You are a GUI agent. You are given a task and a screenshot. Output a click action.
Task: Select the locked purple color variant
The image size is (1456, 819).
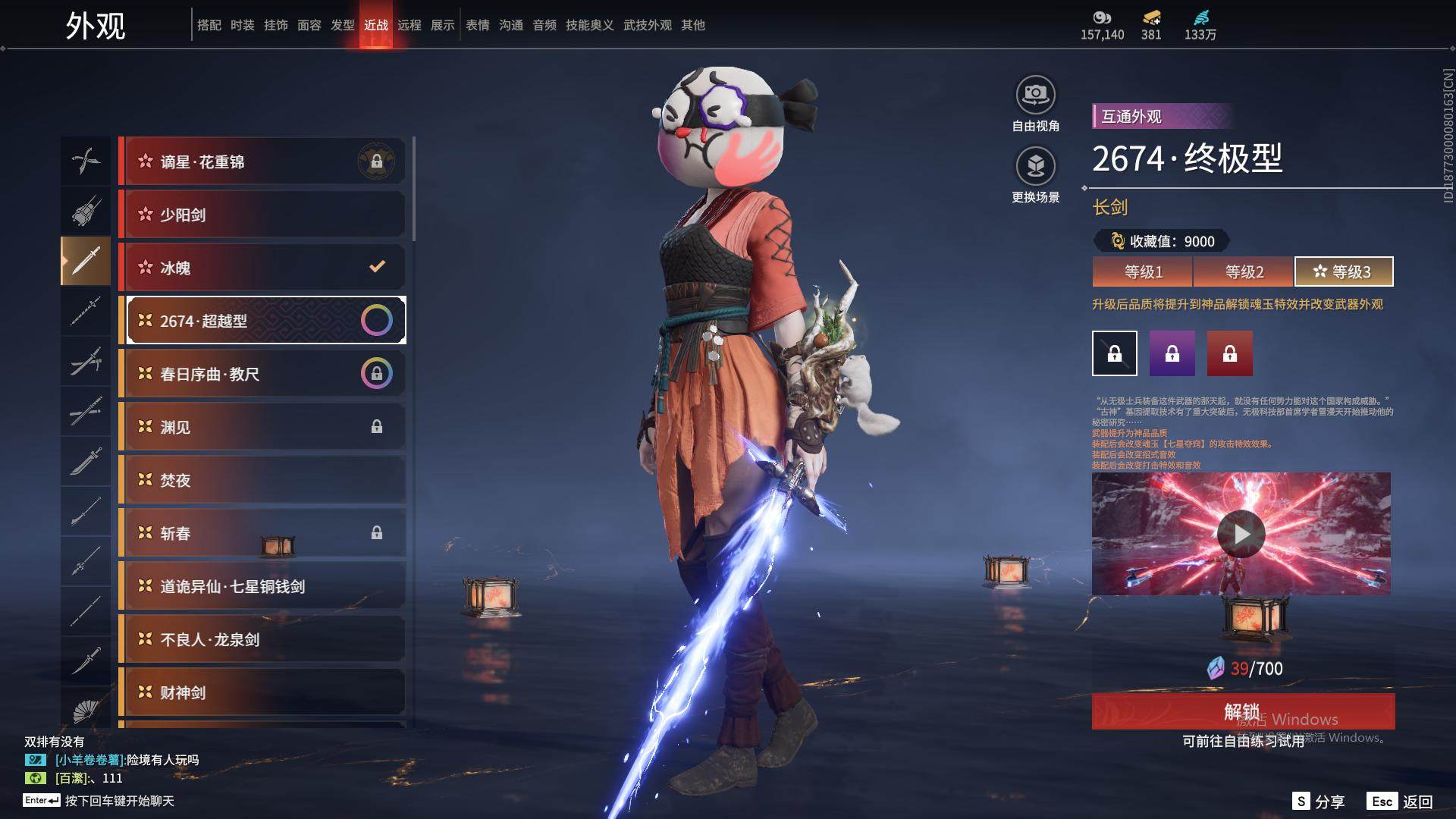point(1172,353)
